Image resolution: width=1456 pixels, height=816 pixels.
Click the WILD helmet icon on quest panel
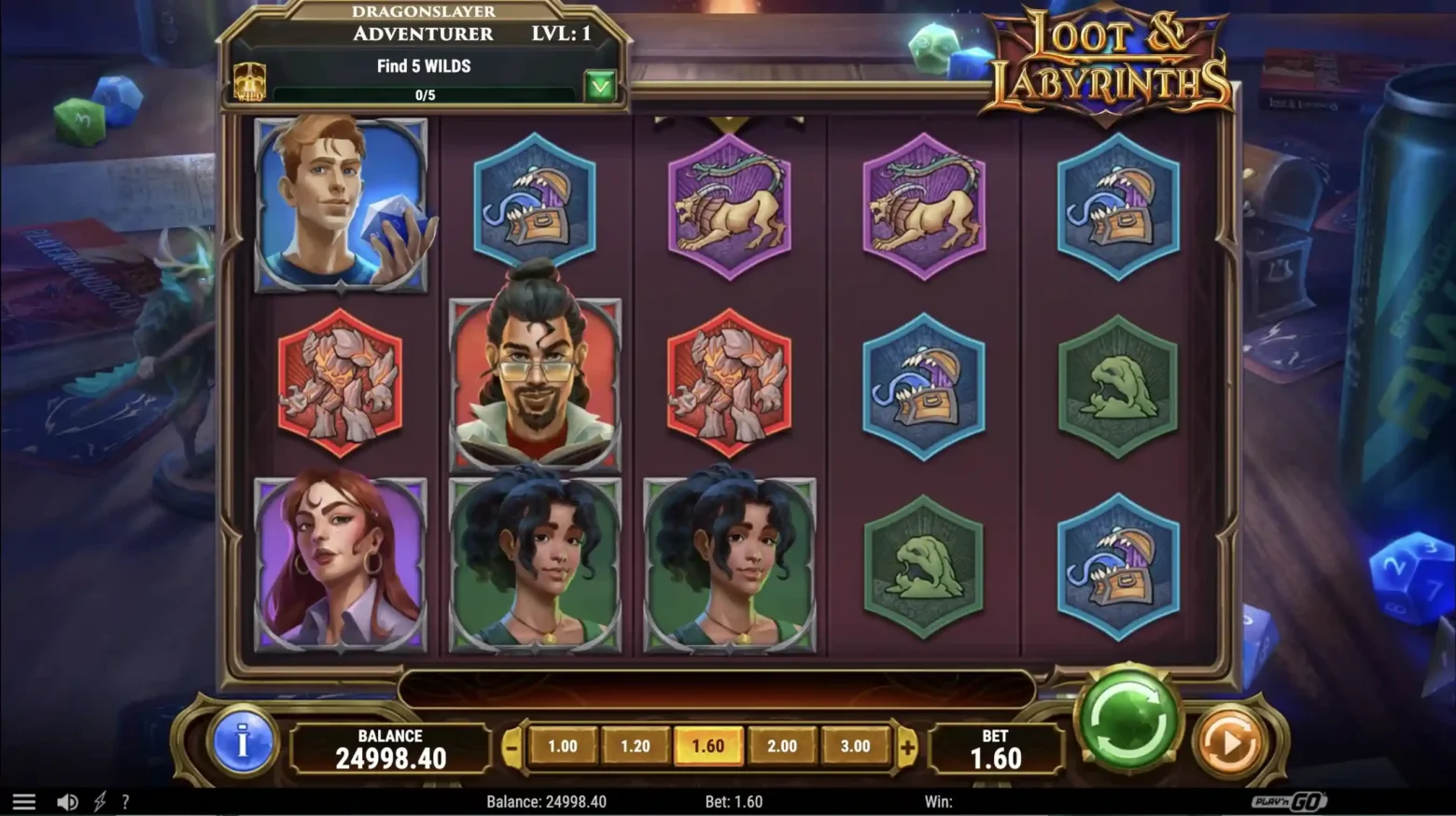pyautogui.click(x=250, y=83)
